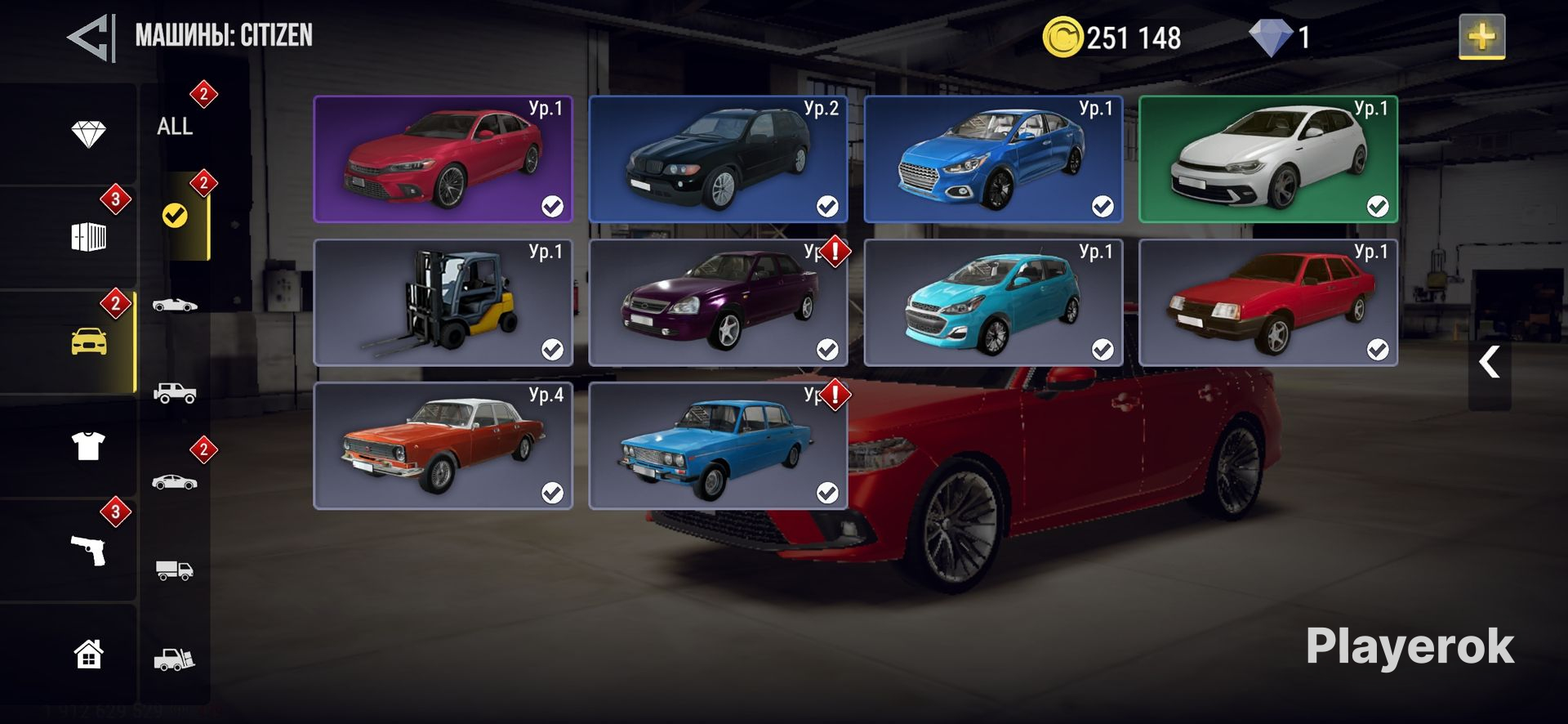Show ALL cars filter

click(175, 126)
